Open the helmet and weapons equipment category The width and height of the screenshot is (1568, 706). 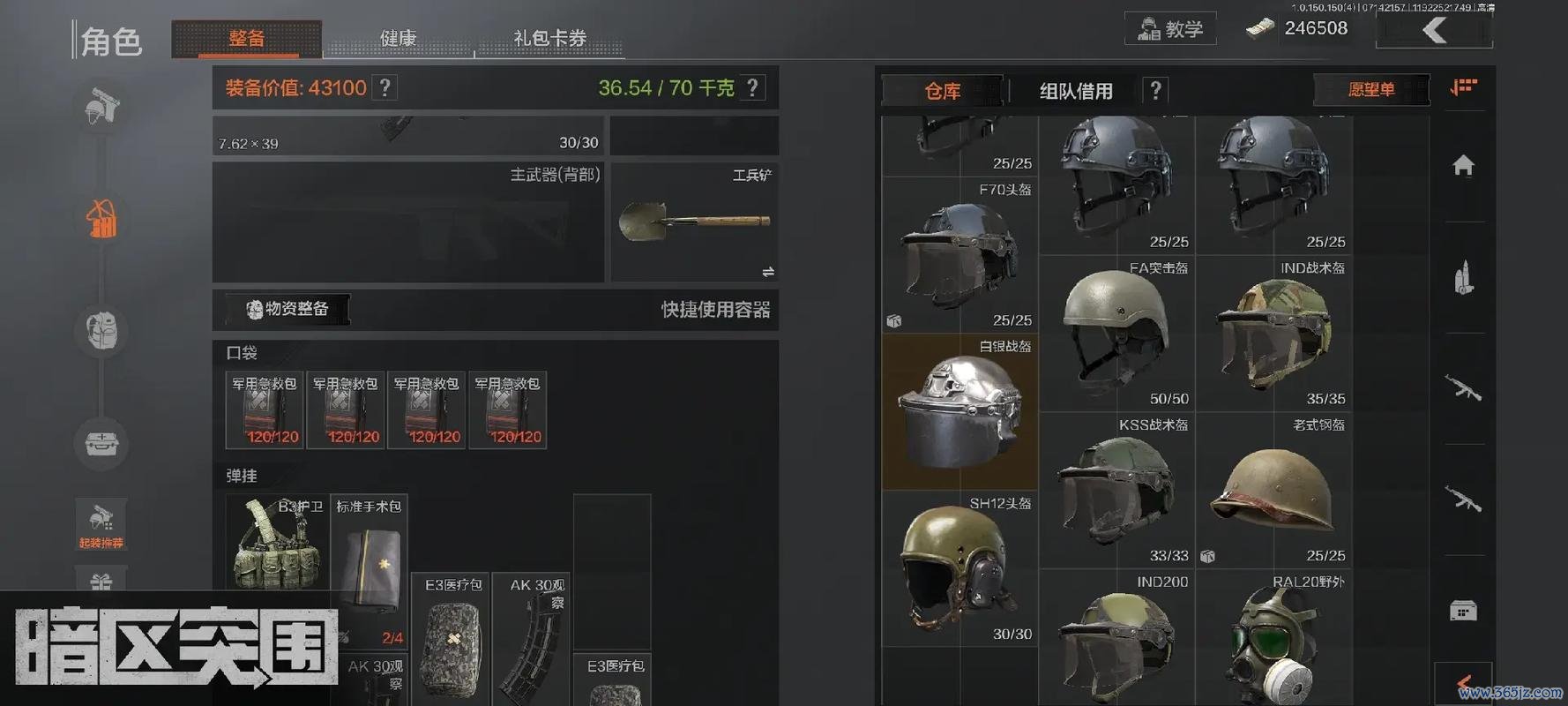coord(101,108)
